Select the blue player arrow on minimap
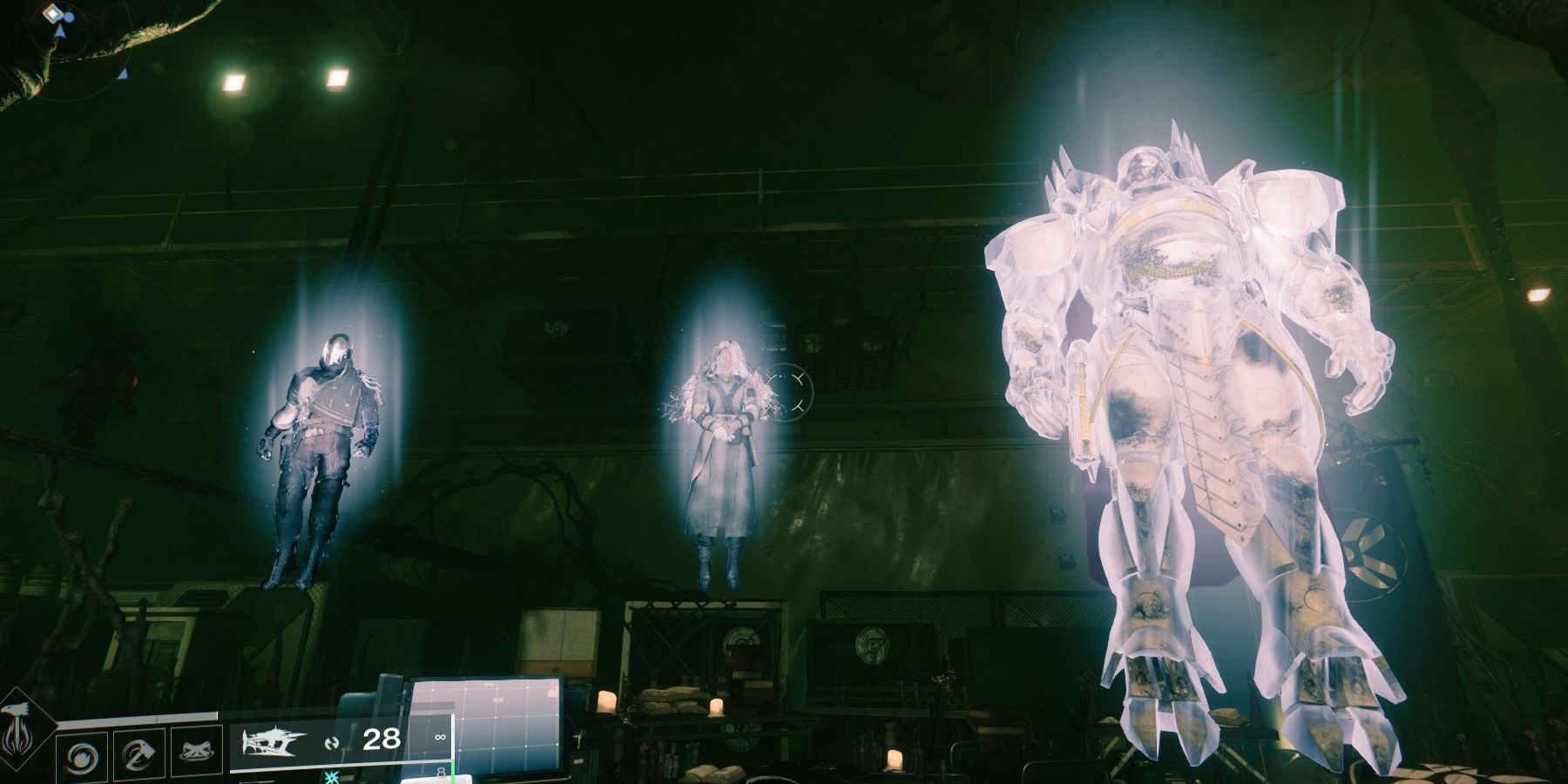The width and height of the screenshot is (1568, 784). pos(61,31)
